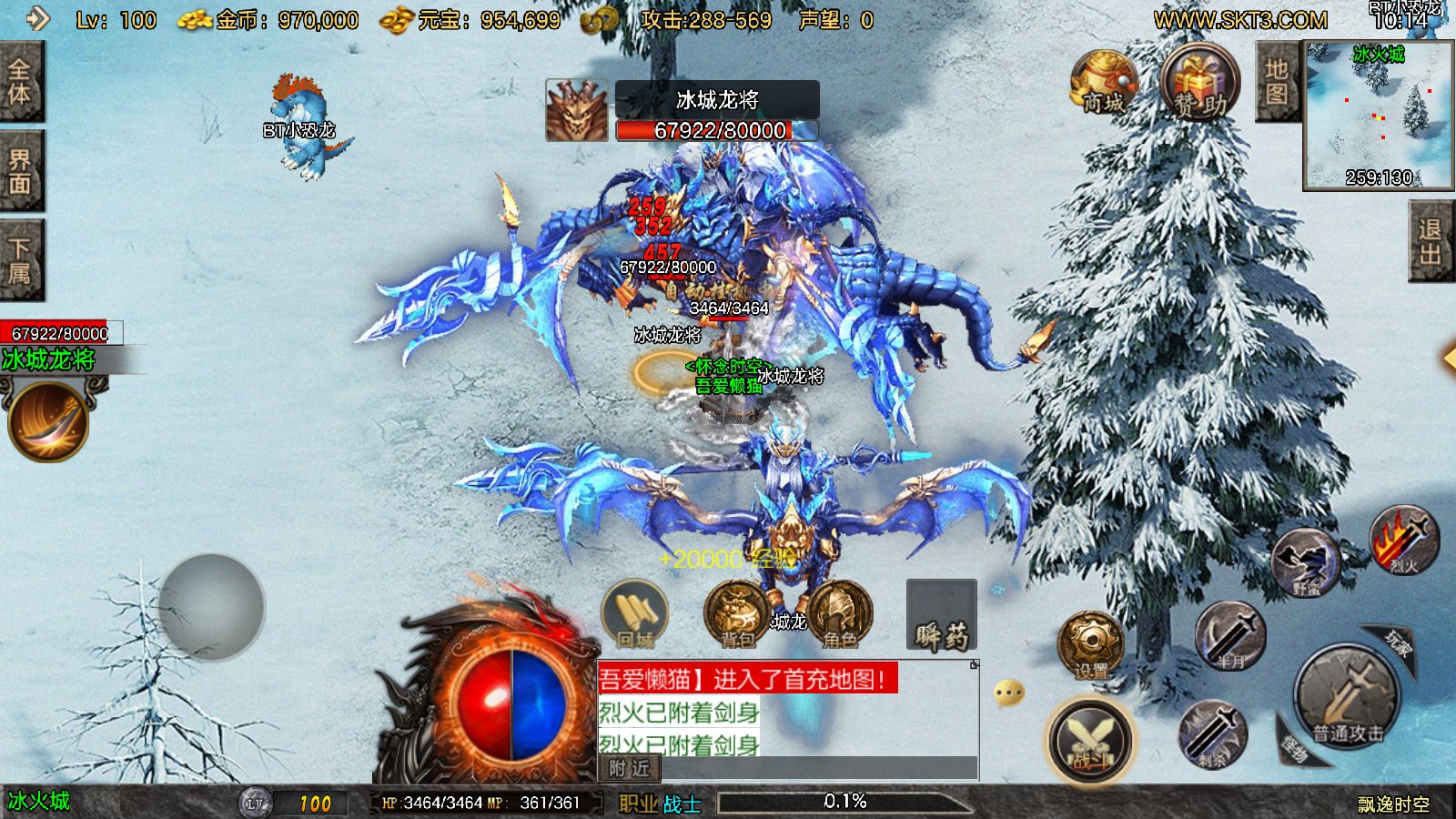Select the 下属 side button
Image resolution: width=1456 pixels, height=819 pixels.
tap(20, 260)
